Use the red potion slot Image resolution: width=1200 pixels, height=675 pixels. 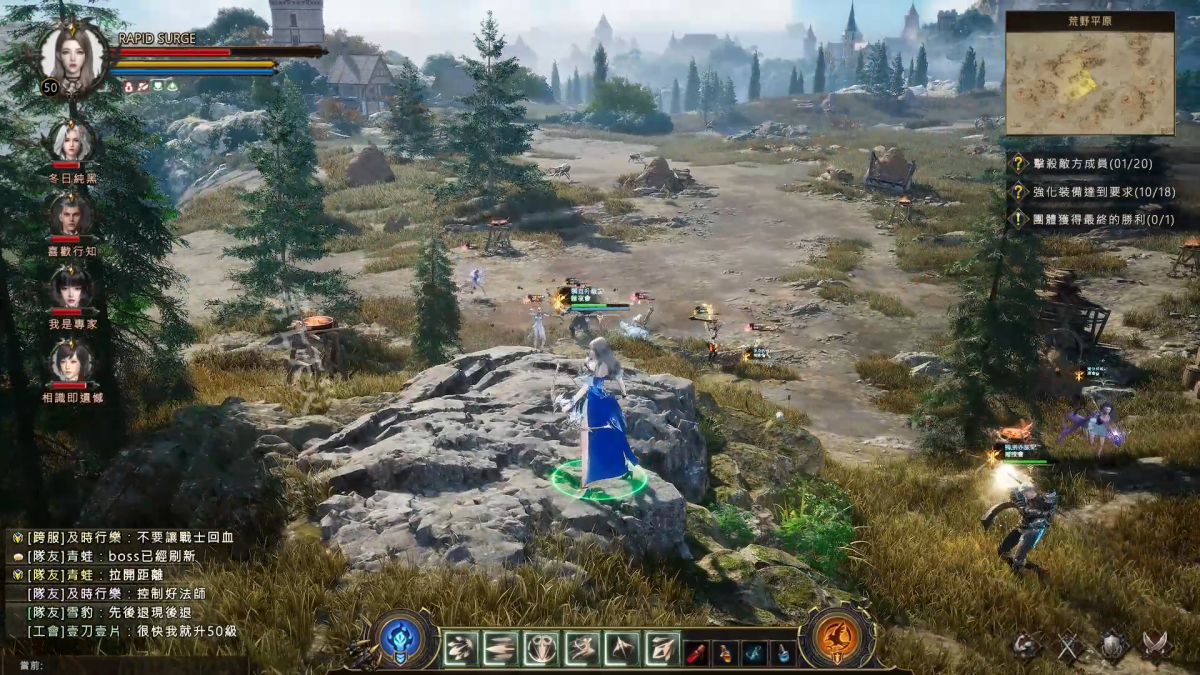click(x=697, y=653)
